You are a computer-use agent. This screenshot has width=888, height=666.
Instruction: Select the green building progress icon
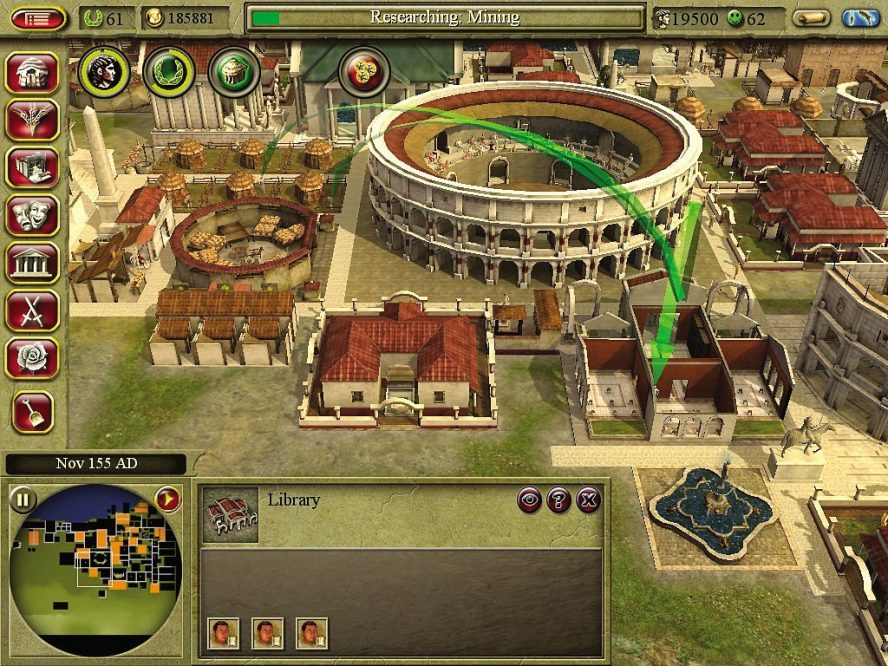pos(234,71)
